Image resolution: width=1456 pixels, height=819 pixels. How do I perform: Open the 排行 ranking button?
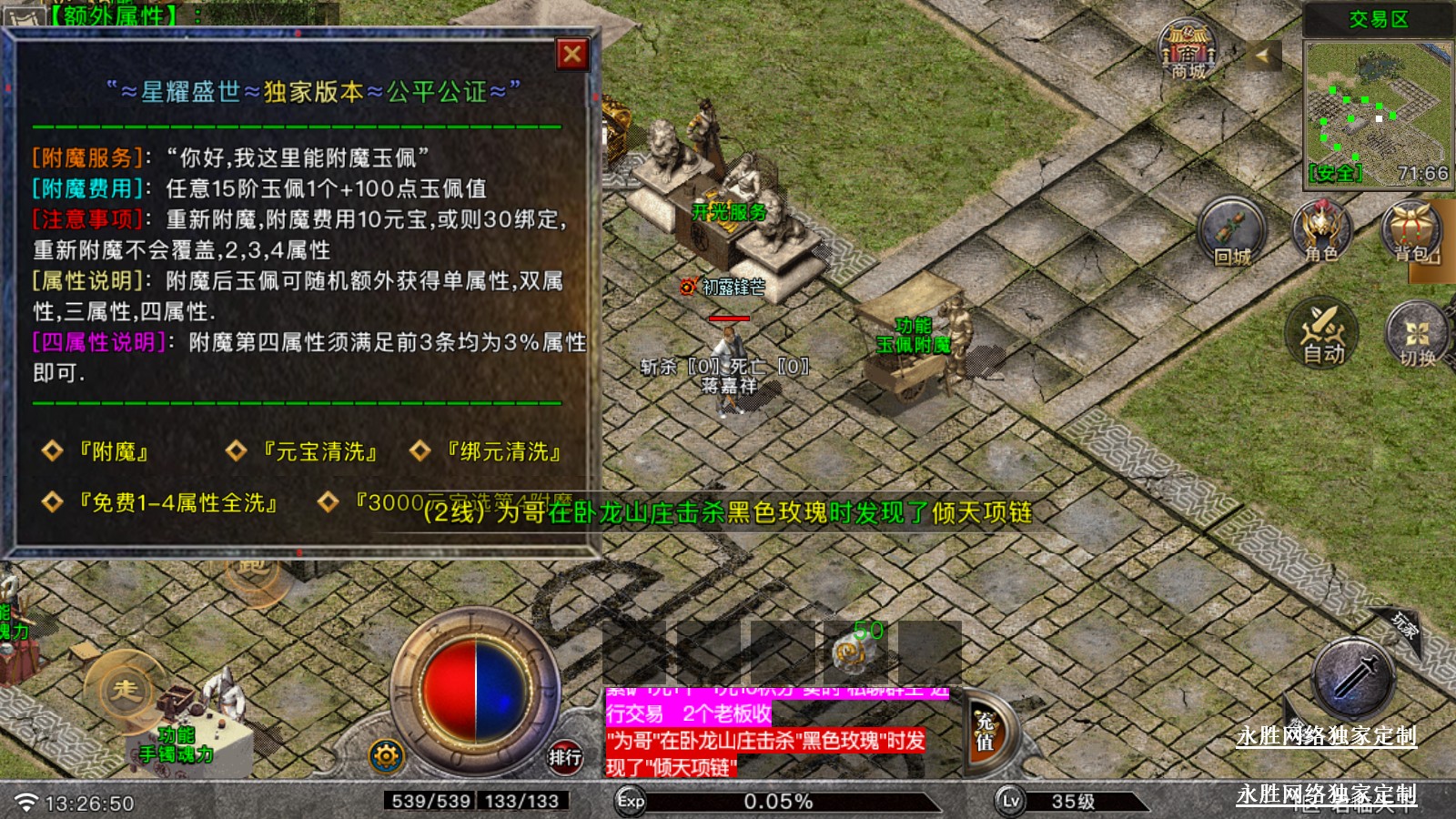pos(564,756)
